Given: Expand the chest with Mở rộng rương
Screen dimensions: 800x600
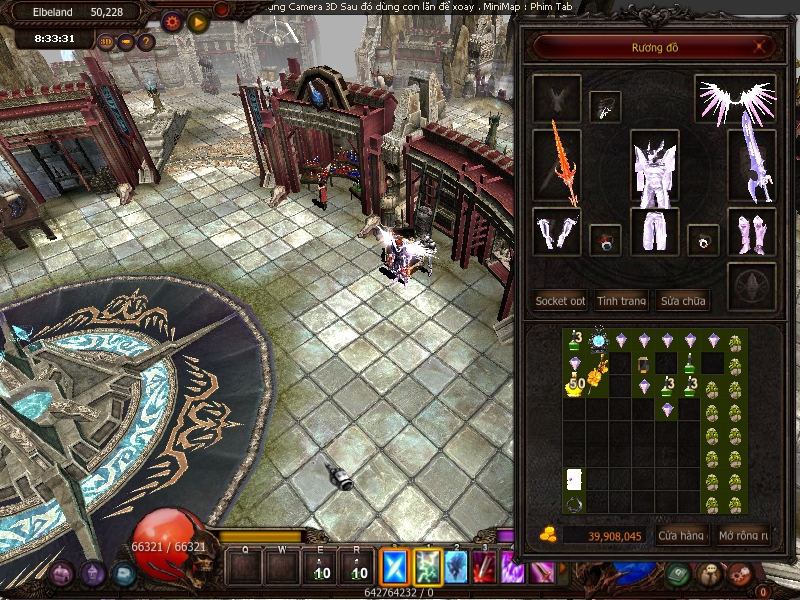Looking at the screenshot, I should tap(743, 536).
